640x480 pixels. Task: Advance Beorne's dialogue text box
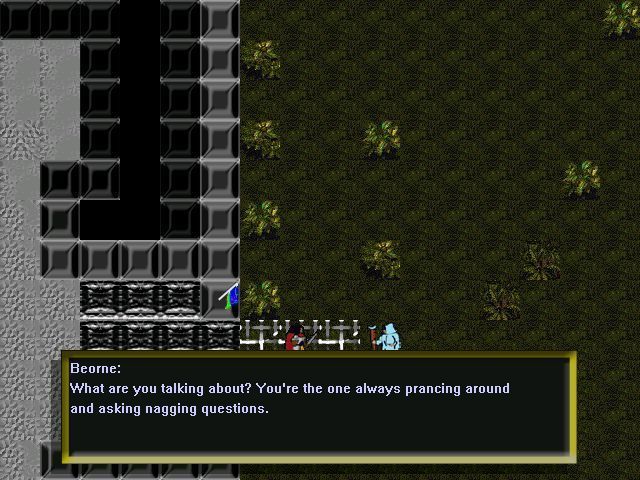pyautogui.click(x=318, y=408)
